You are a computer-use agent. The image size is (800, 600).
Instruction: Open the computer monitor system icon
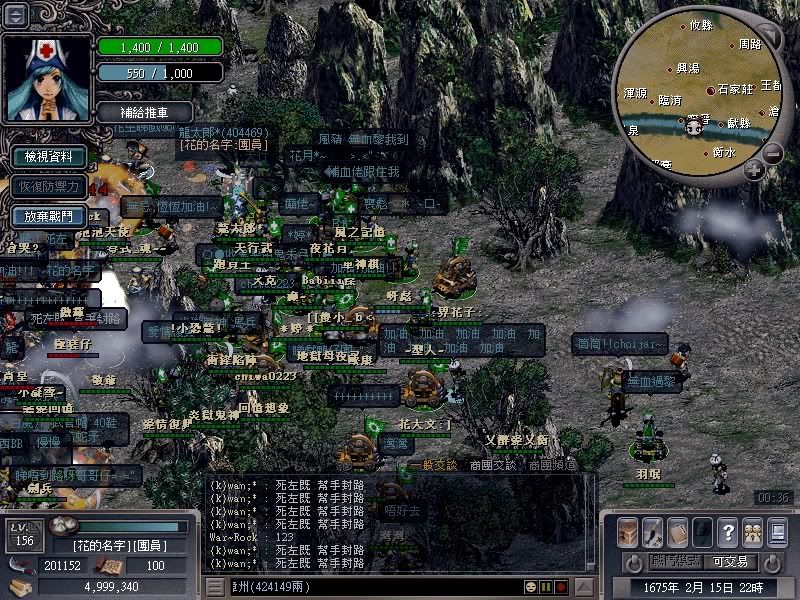tap(776, 531)
